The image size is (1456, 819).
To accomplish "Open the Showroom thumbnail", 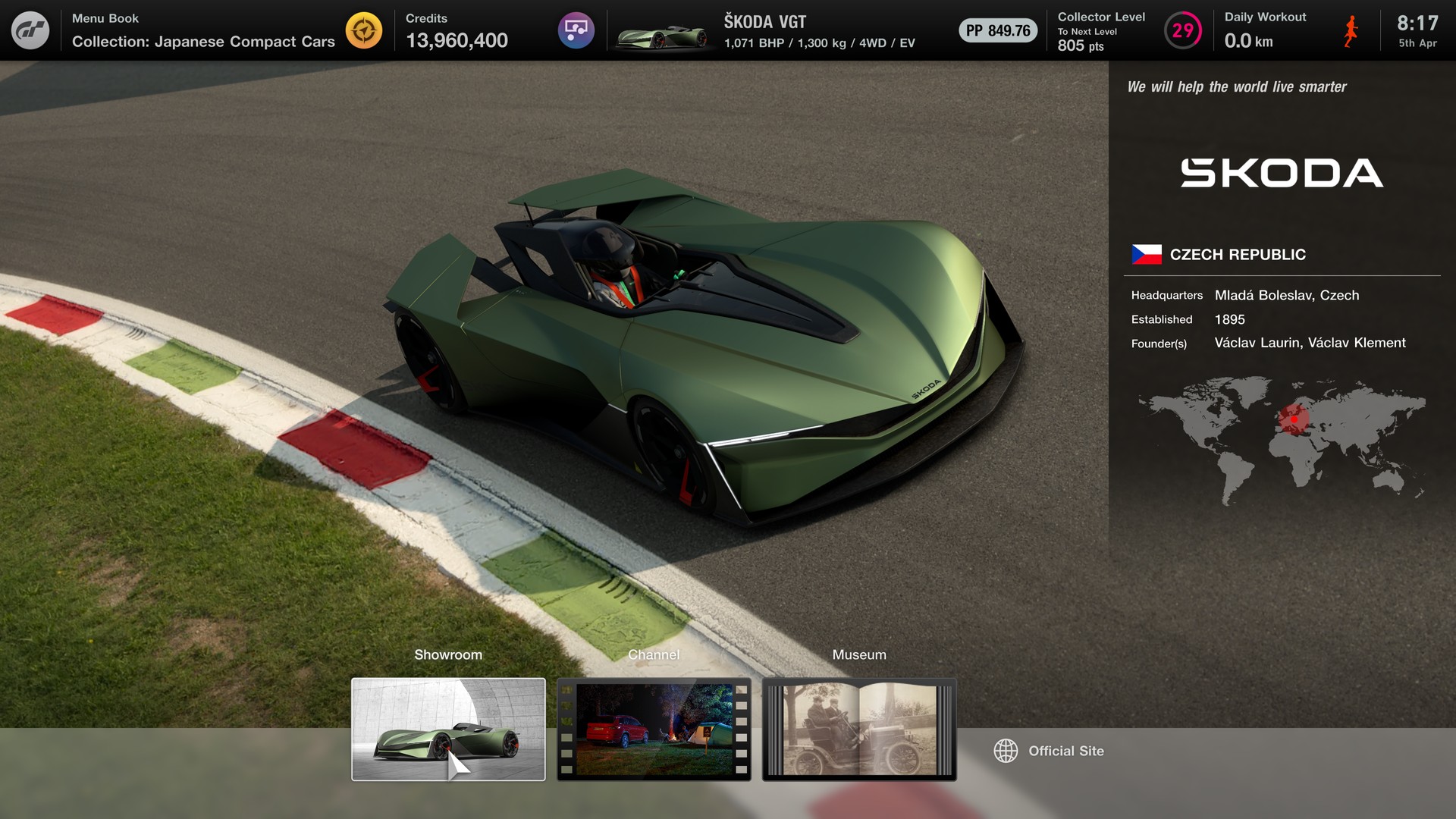I will click(x=448, y=729).
